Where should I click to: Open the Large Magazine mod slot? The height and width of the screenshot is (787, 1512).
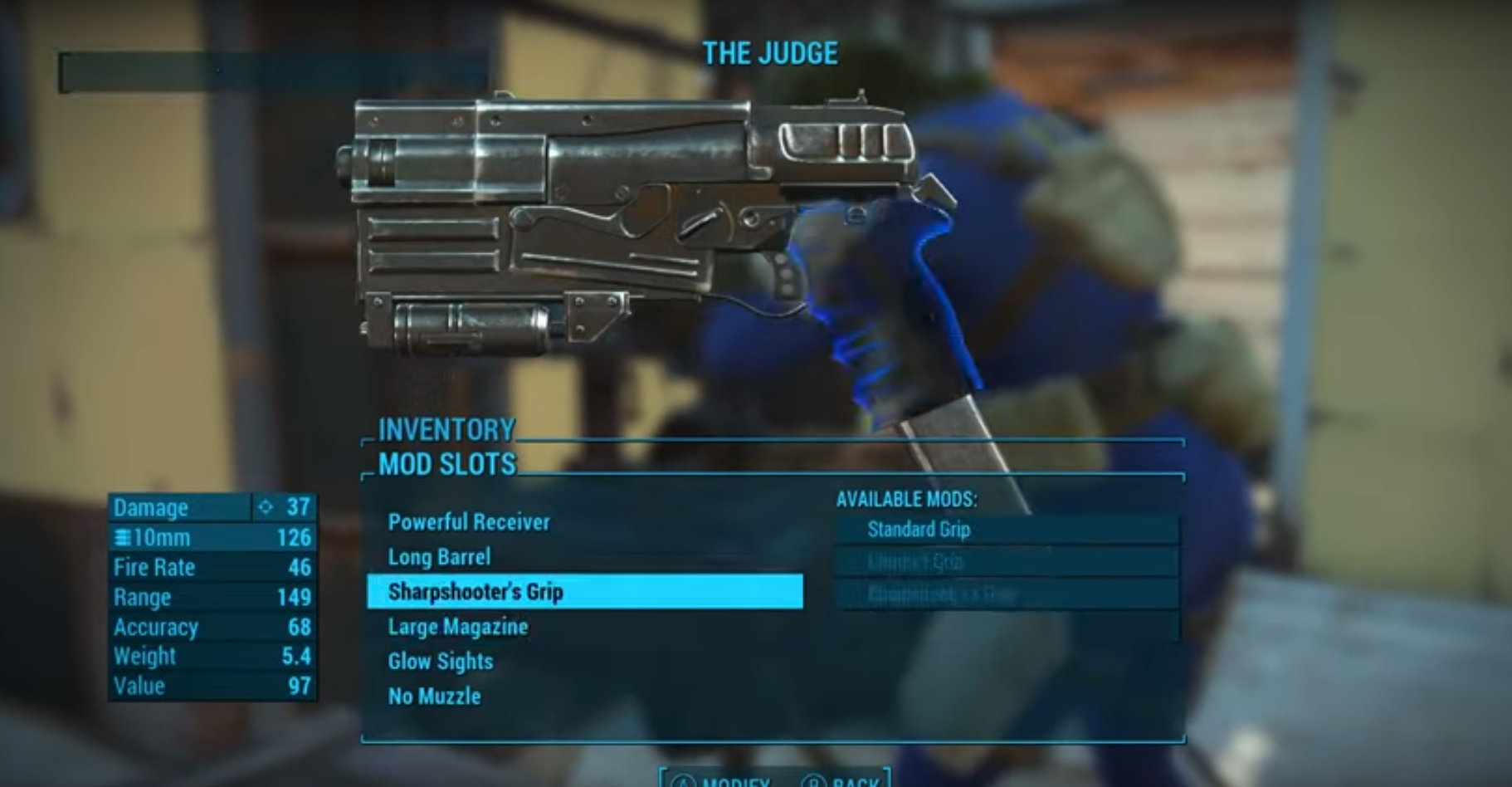(x=457, y=627)
